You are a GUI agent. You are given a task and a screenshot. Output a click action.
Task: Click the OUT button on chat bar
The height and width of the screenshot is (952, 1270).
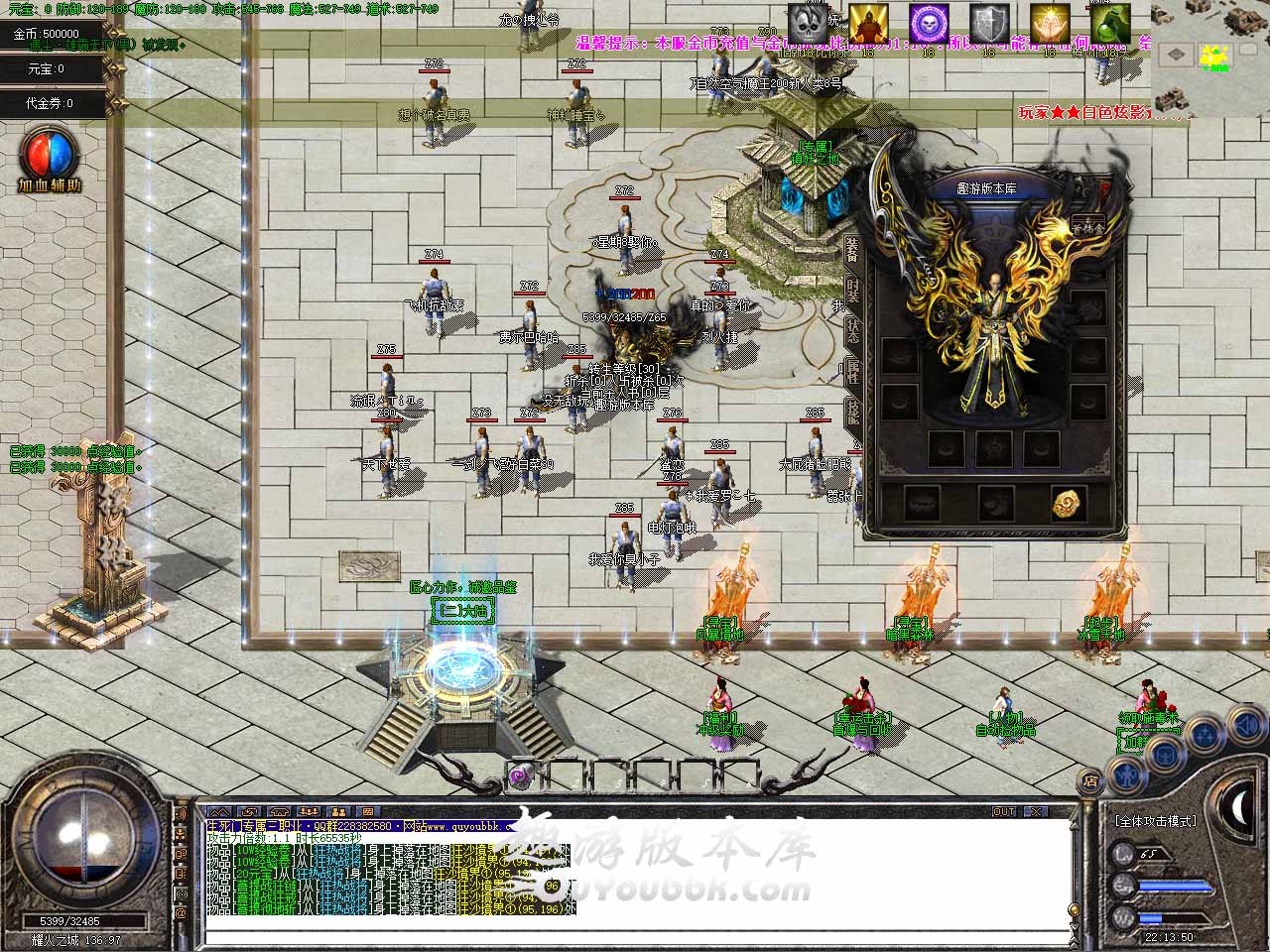pos(1004,811)
